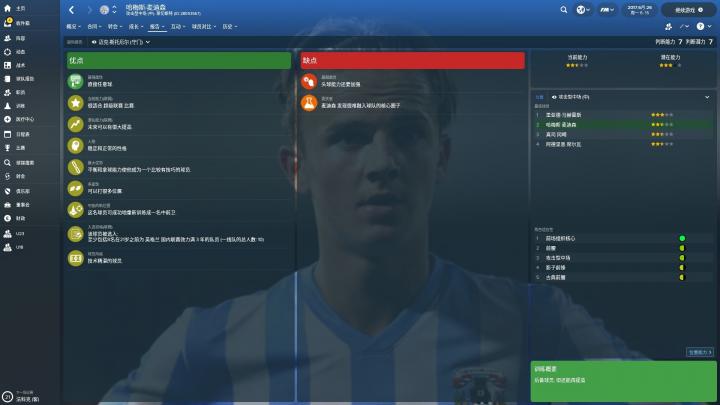The image size is (720, 405).
Task: Select the U23 squad in the sidebar
Action: click(x=19, y=232)
